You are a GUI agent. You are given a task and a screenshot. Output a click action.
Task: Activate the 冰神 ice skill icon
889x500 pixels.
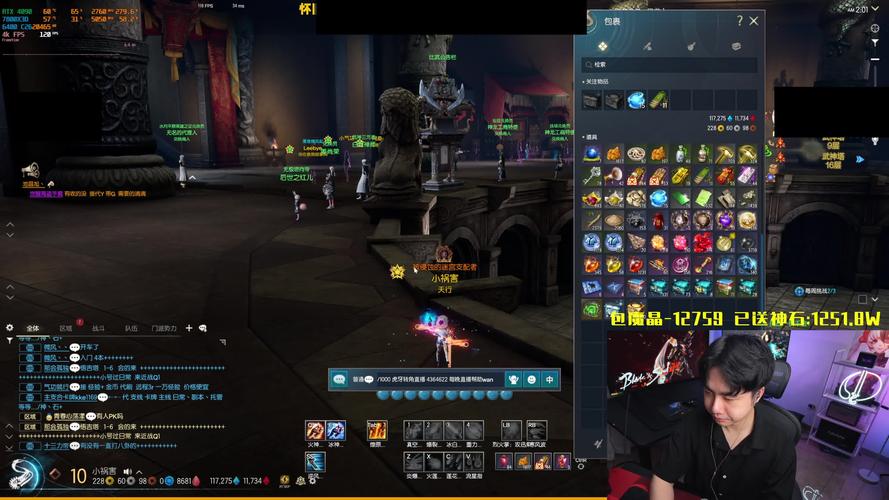[335, 431]
